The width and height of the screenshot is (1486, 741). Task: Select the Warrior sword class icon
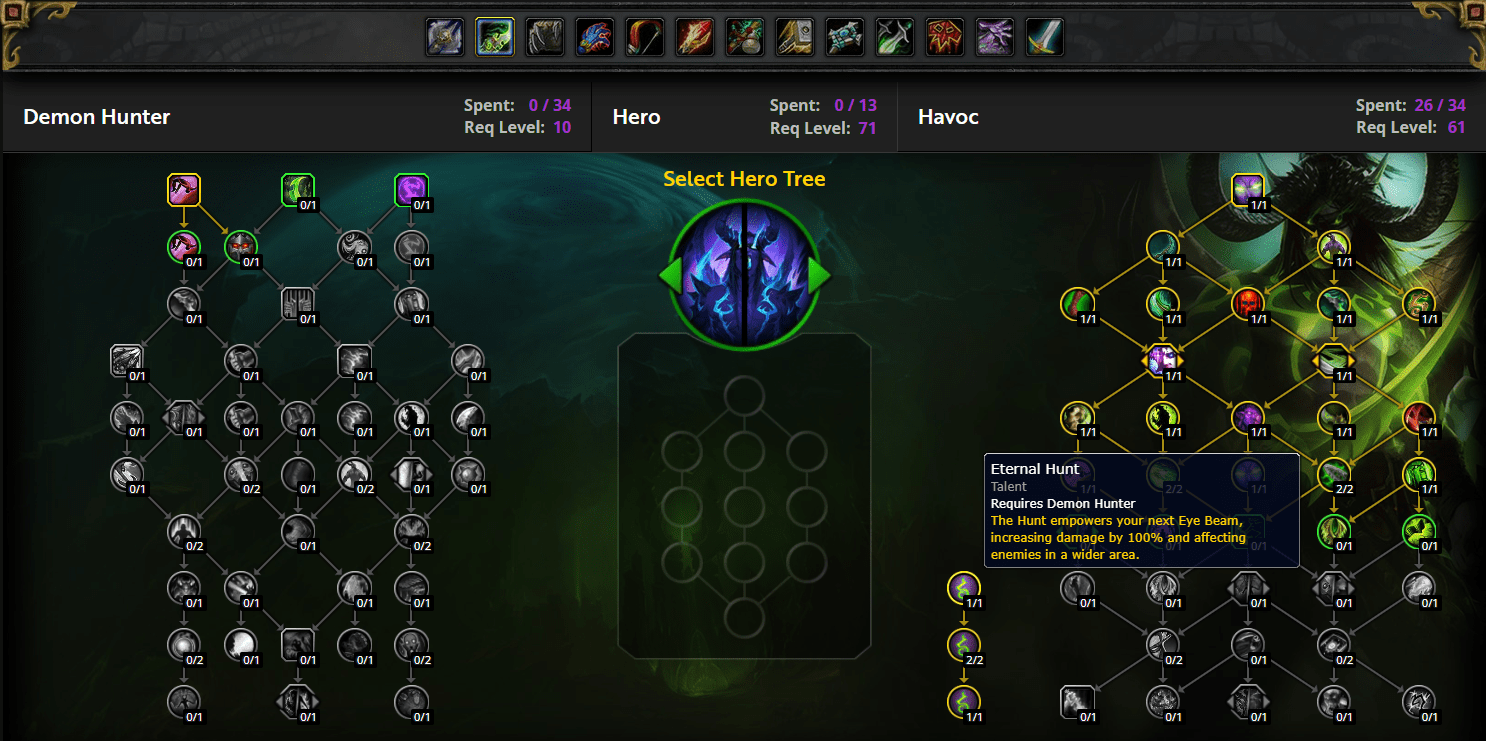point(1043,36)
